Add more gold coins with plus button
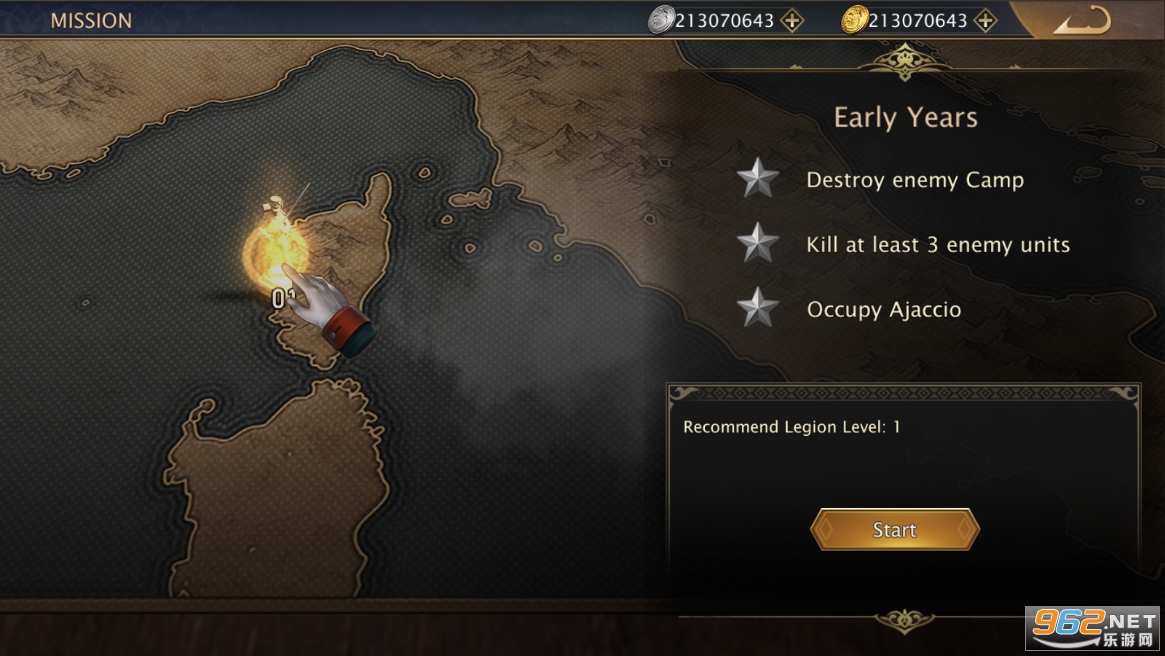The width and height of the screenshot is (1165, 656). click(985, 20)
